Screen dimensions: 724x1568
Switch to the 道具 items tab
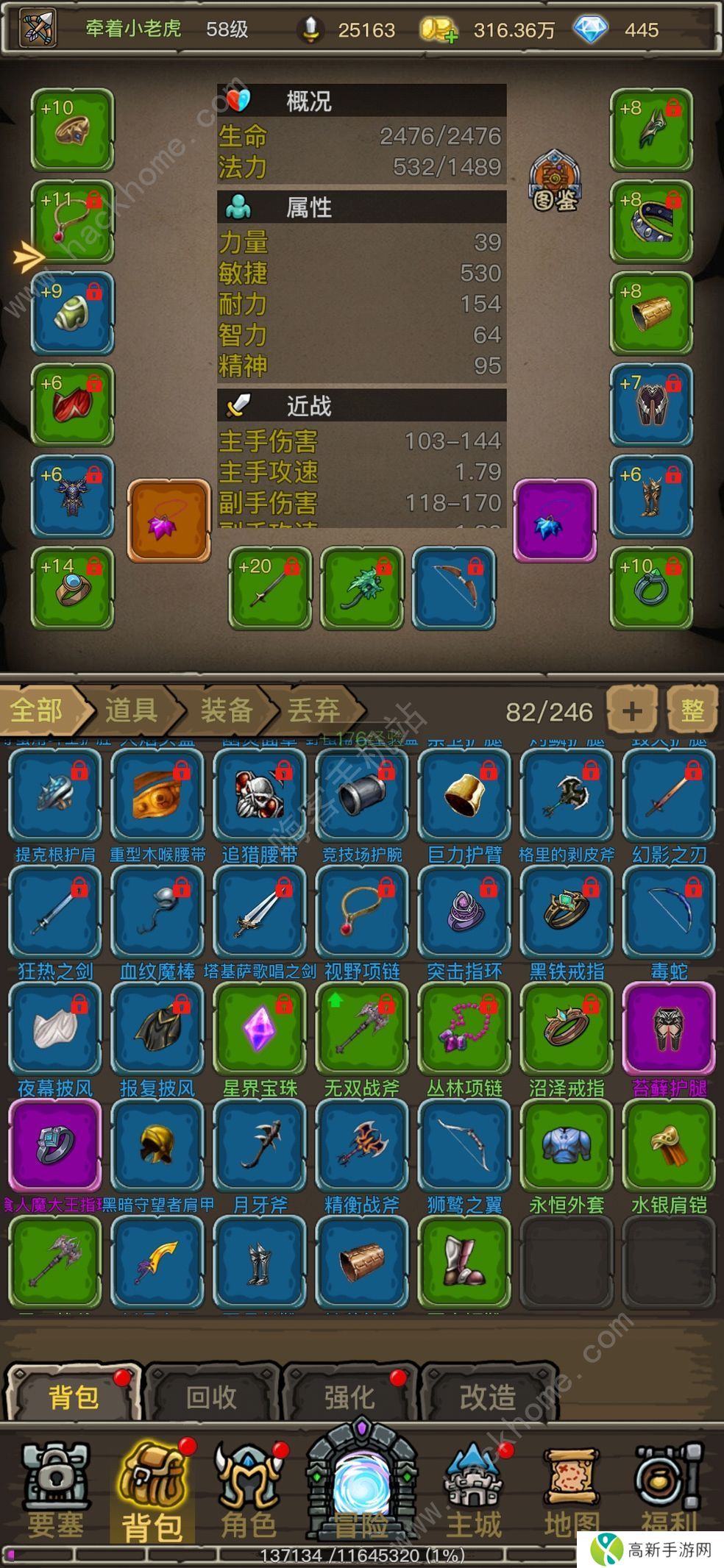tap(132, 710)
